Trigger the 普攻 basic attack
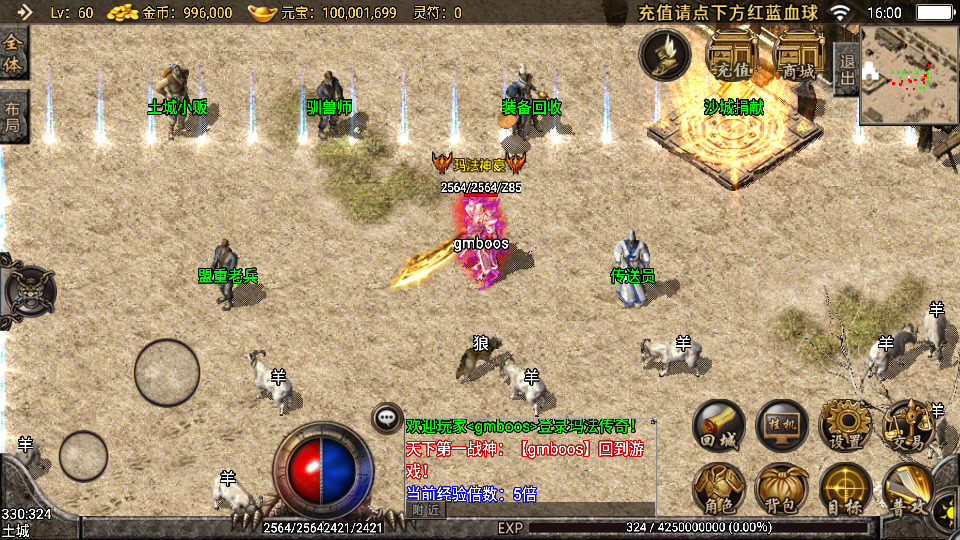960x540 pixels. coord(908,488)
